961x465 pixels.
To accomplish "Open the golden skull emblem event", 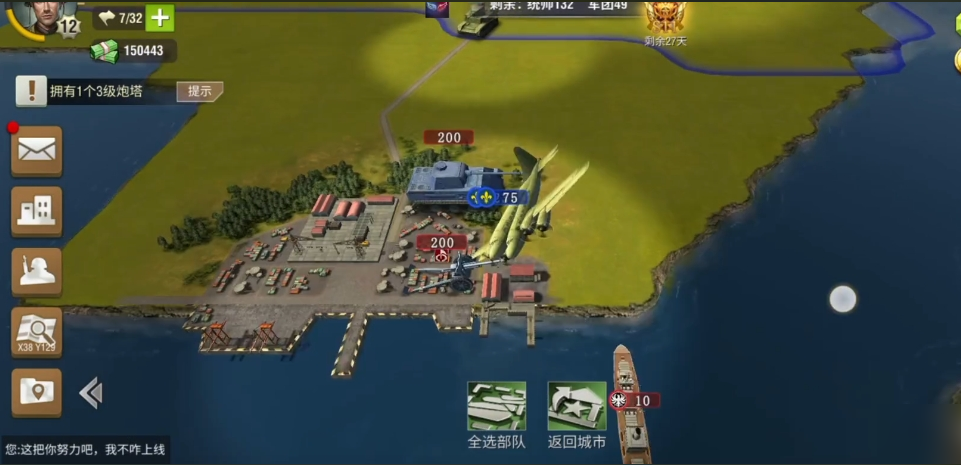I will [665, 18].
